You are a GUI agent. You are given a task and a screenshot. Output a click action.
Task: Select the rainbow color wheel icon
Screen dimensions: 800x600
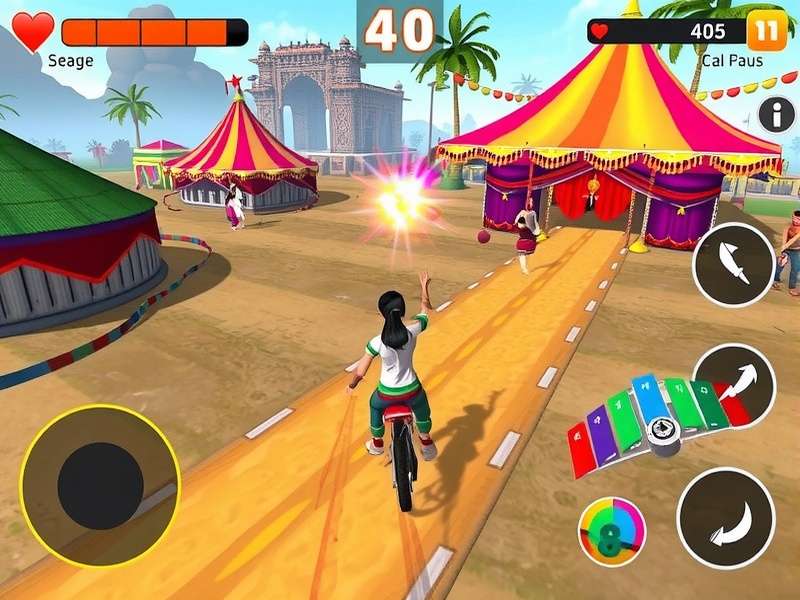(x=611, y=531)
